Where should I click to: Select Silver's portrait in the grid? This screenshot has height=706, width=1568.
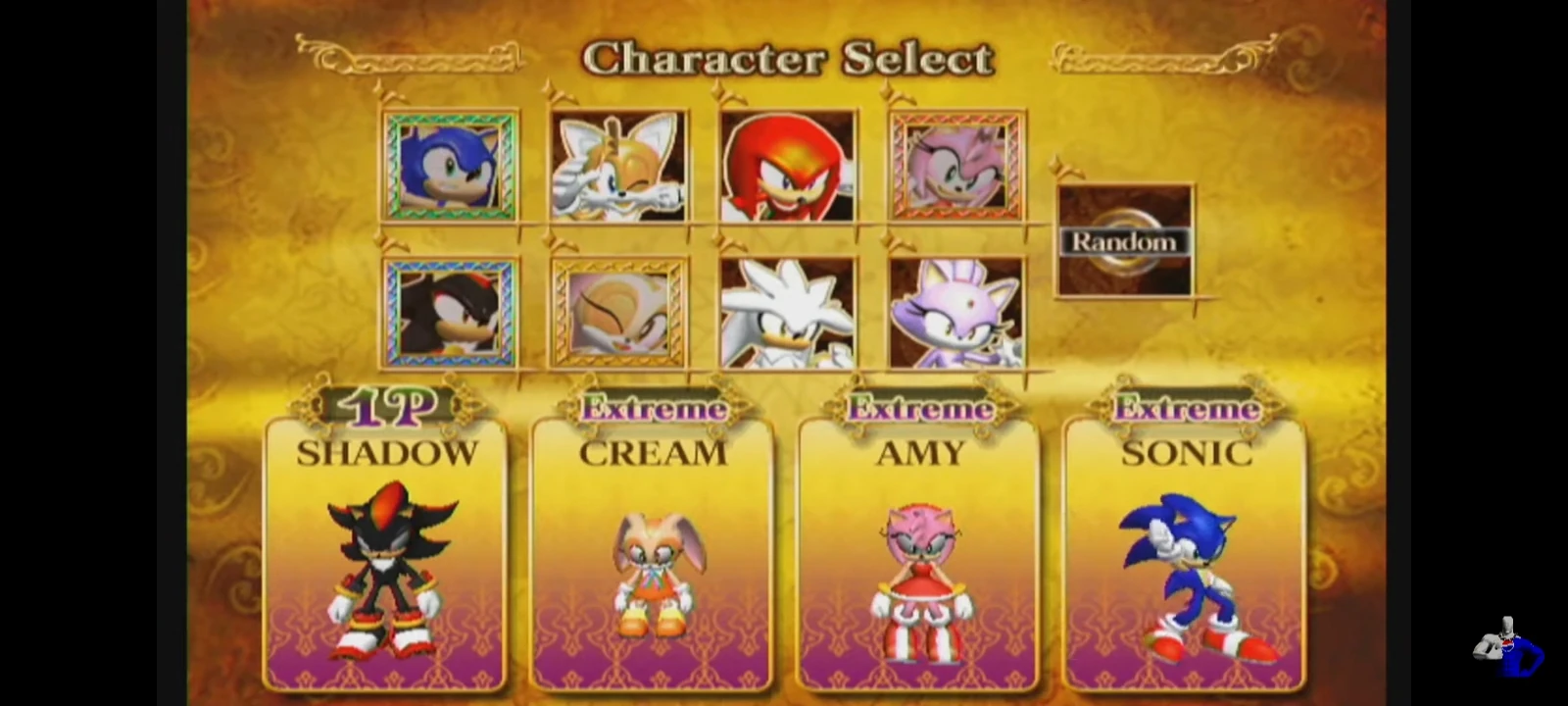[x=789, y=312]
